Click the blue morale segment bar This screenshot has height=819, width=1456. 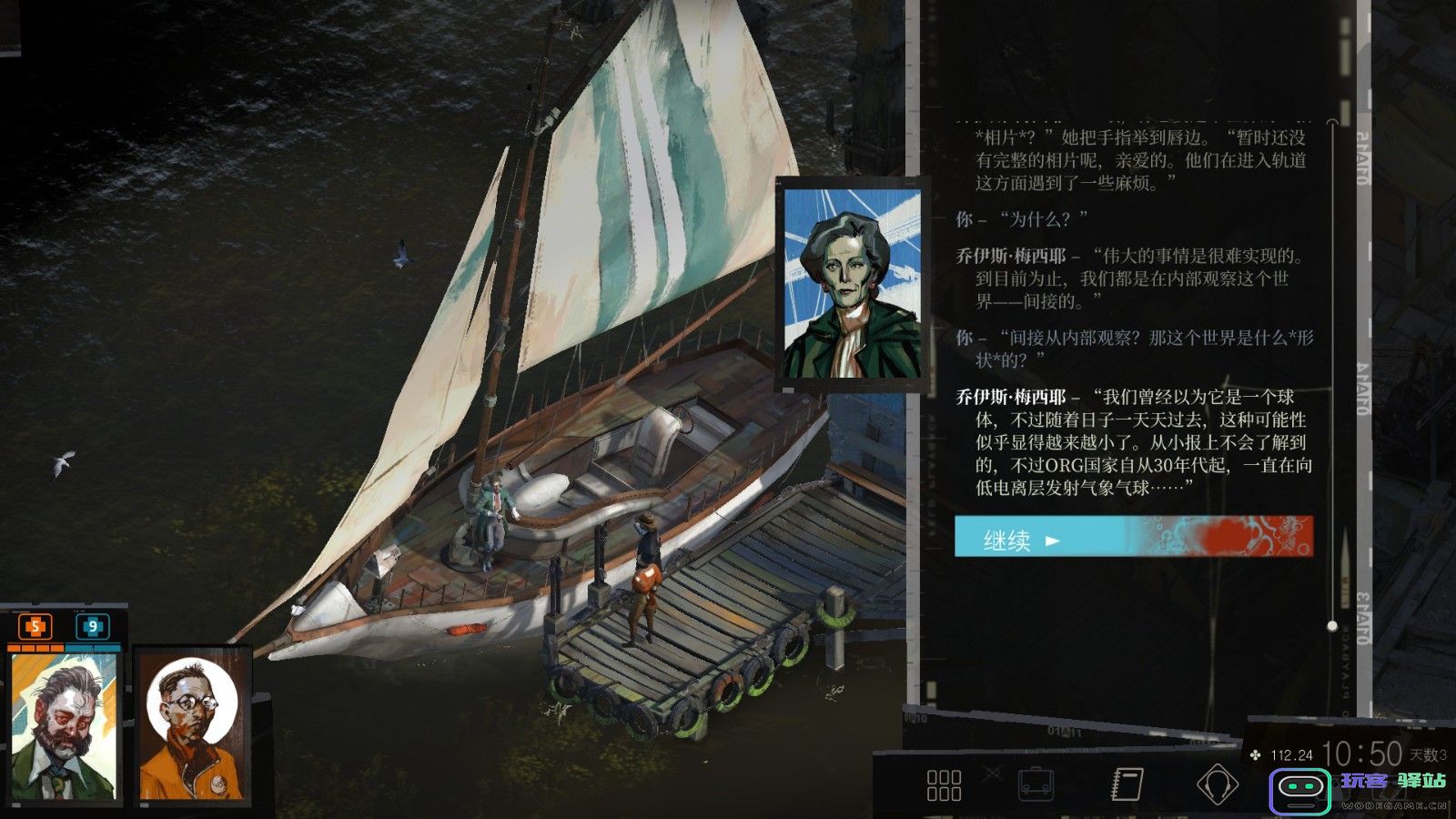point(94,647)
